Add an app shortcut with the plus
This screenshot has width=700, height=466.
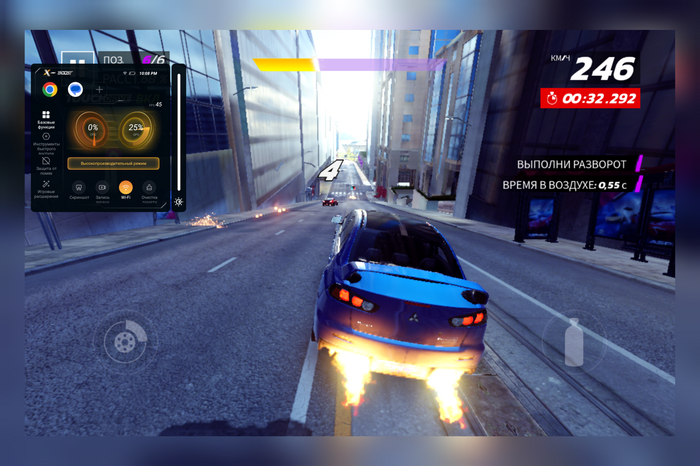(x=99, y=89)
